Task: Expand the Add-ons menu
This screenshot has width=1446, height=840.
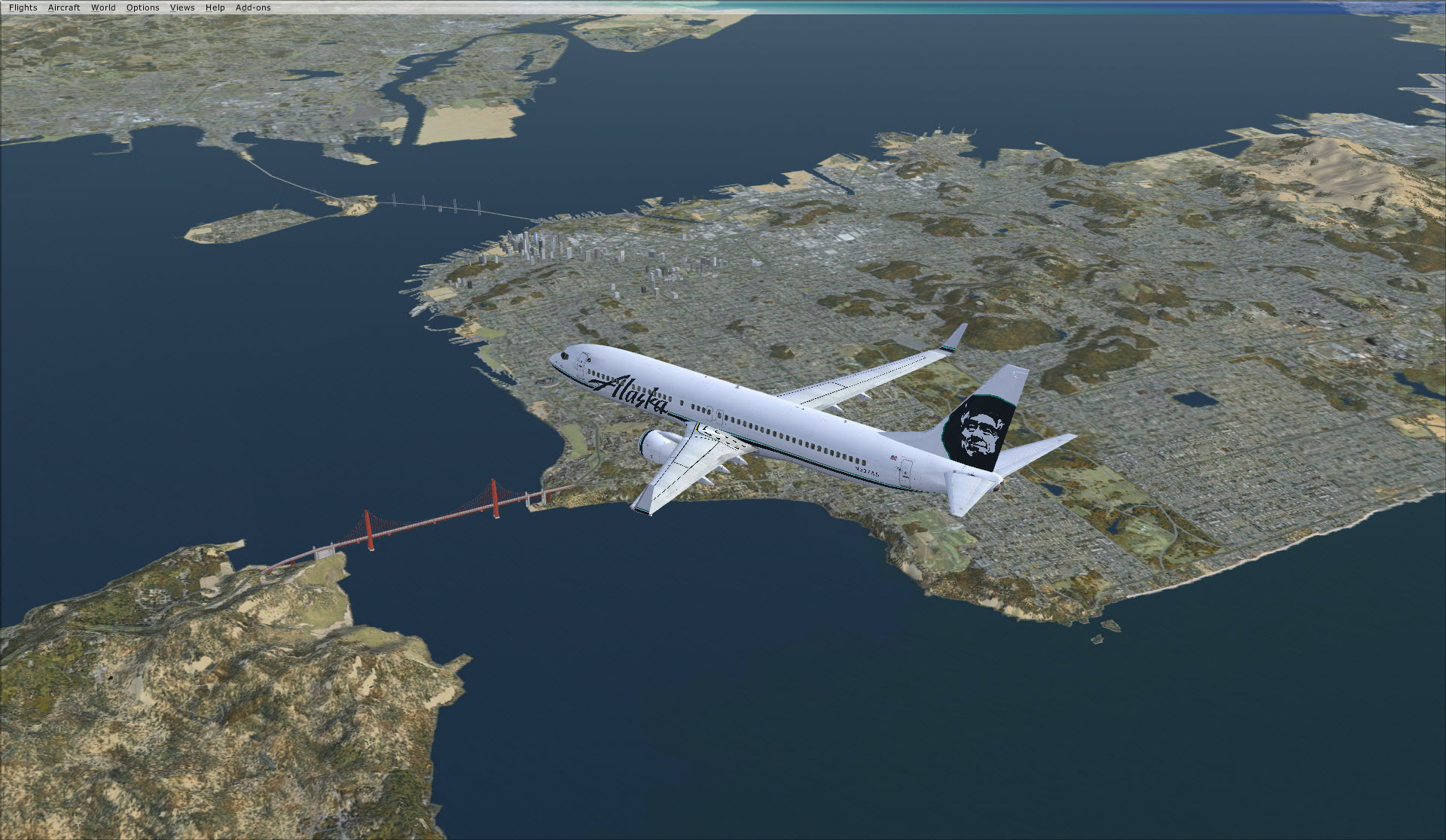Action: [253, 8]
